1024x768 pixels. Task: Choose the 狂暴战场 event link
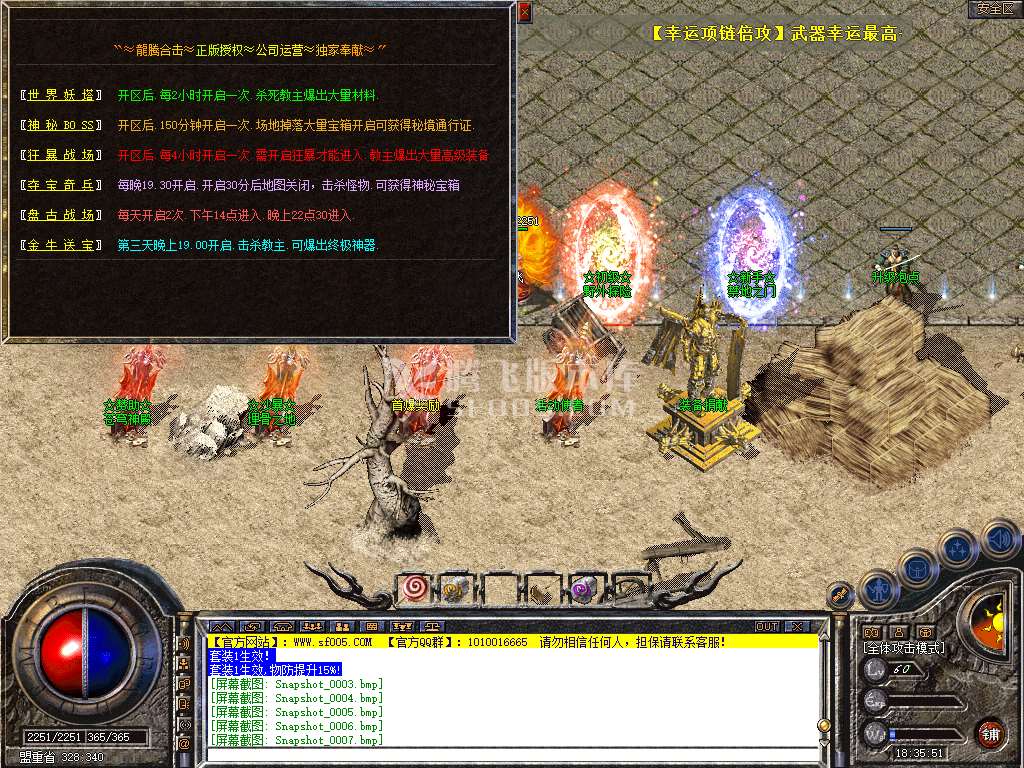[x=62, y=155]
